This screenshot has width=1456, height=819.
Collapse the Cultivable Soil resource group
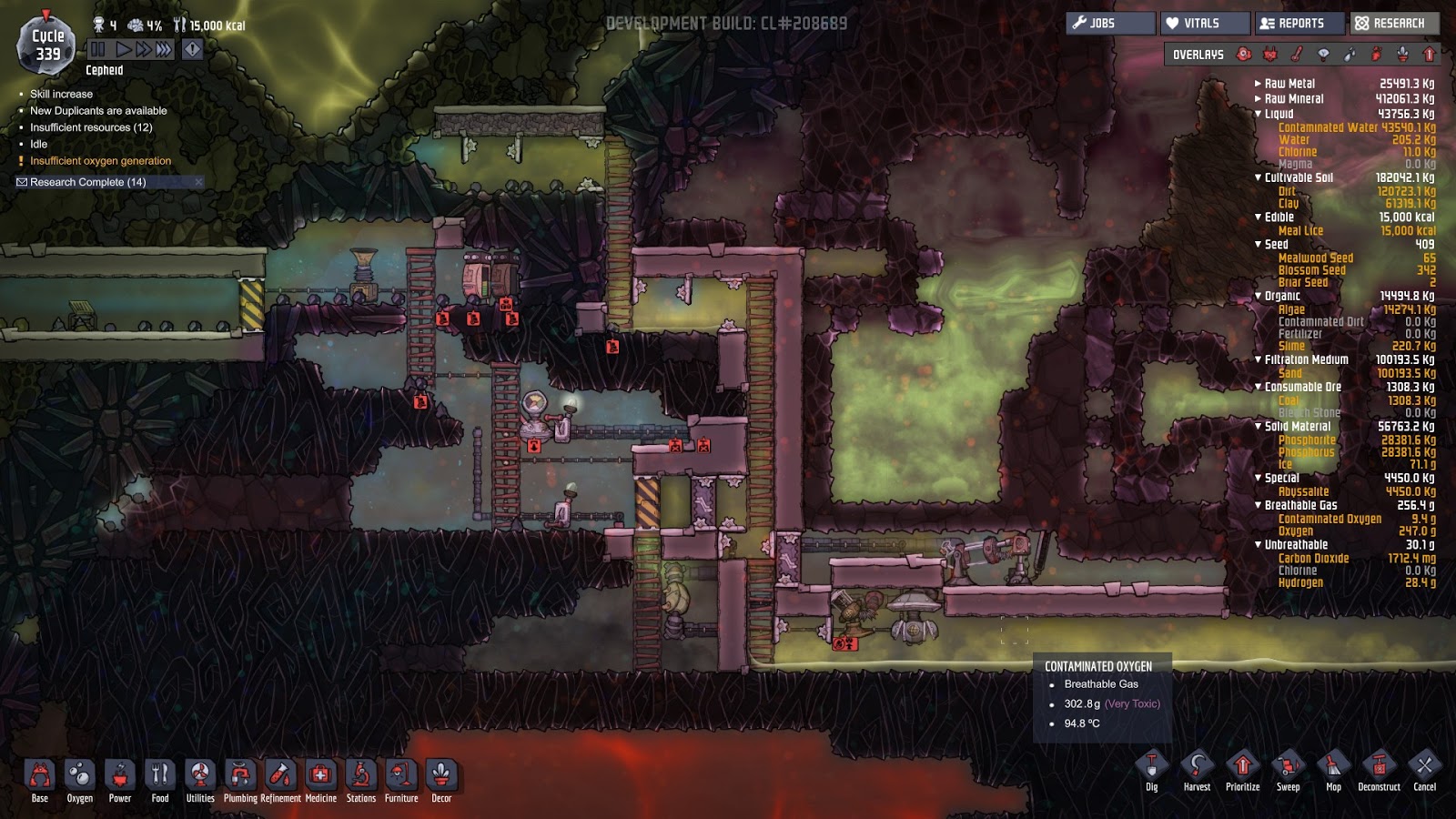pos(1259,177)
